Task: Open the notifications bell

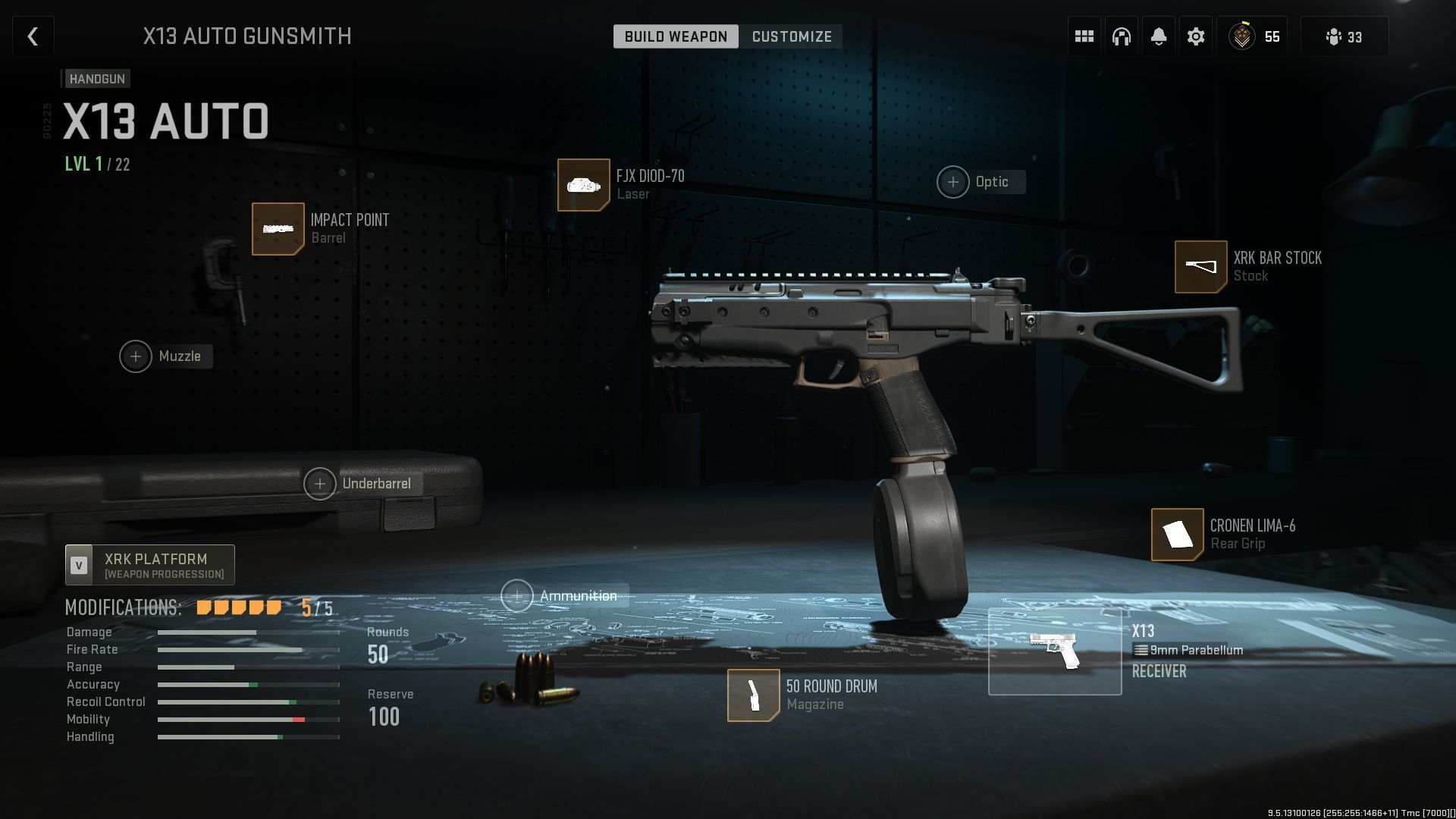Action: (x=1158, y=36)
